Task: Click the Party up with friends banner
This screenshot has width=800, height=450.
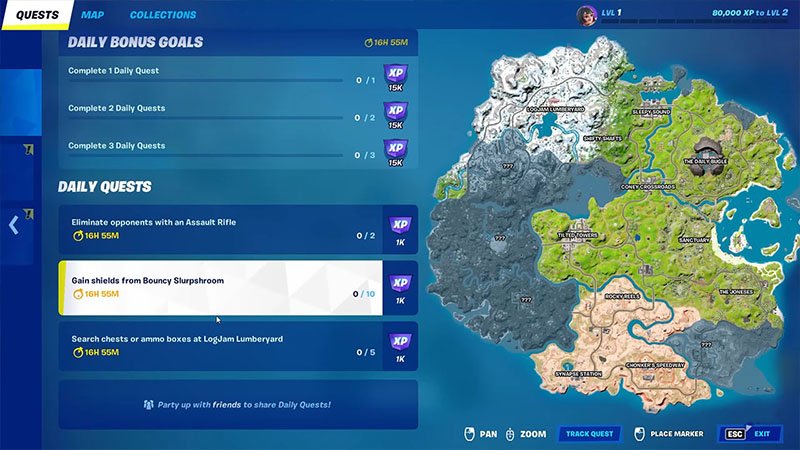Action: tap(237, 404)
